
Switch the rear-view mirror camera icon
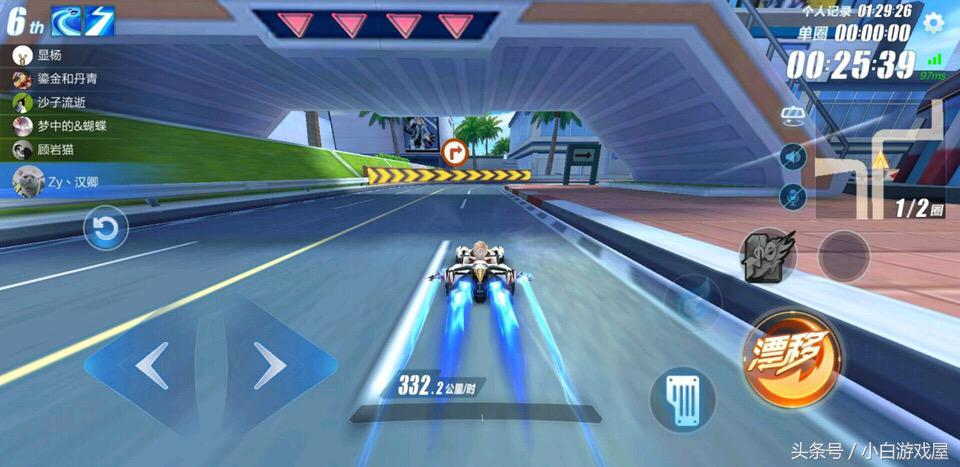(795, 116)
